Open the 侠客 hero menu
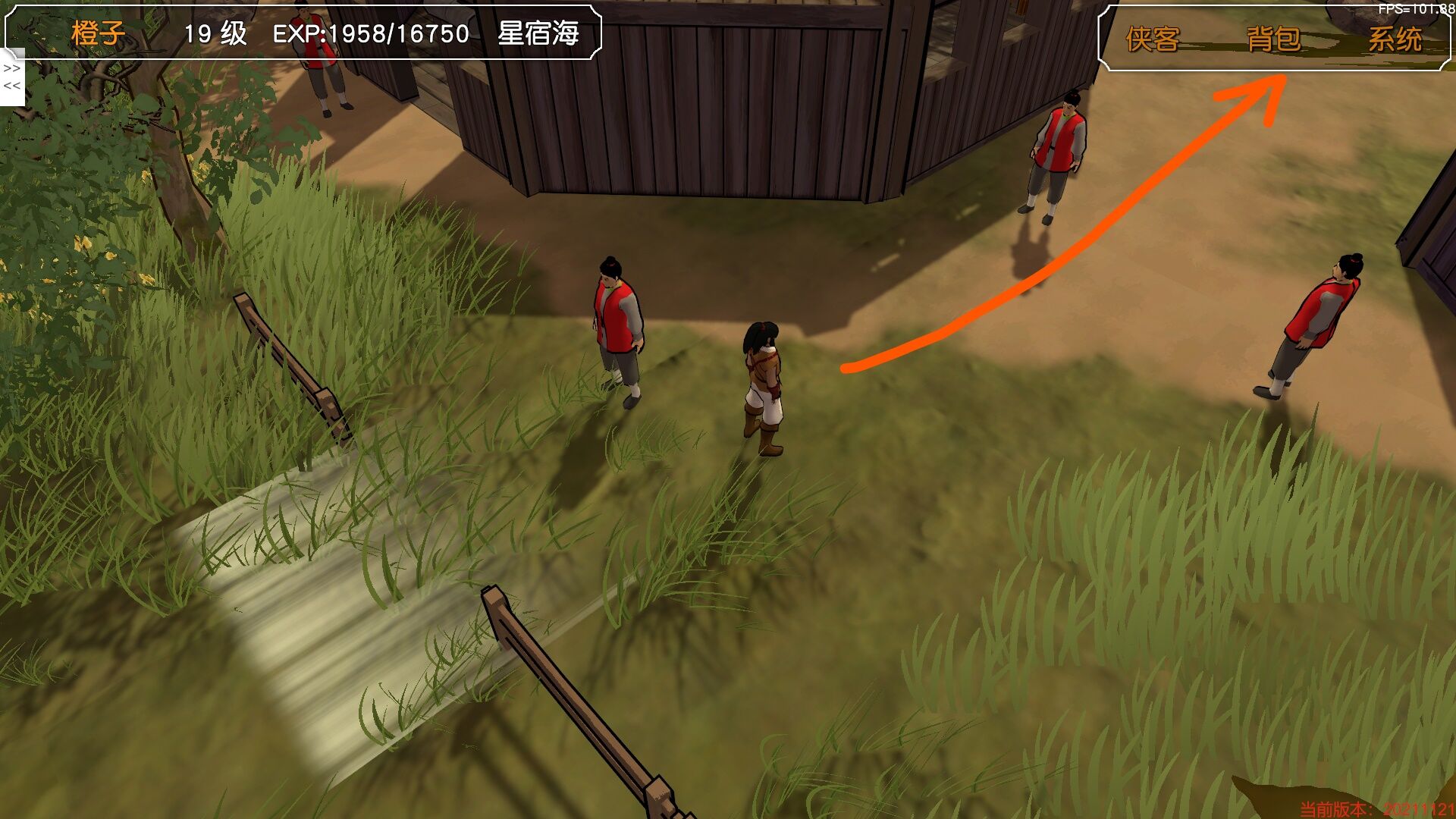This screenshot has height=819, width=1456. 1152,39
